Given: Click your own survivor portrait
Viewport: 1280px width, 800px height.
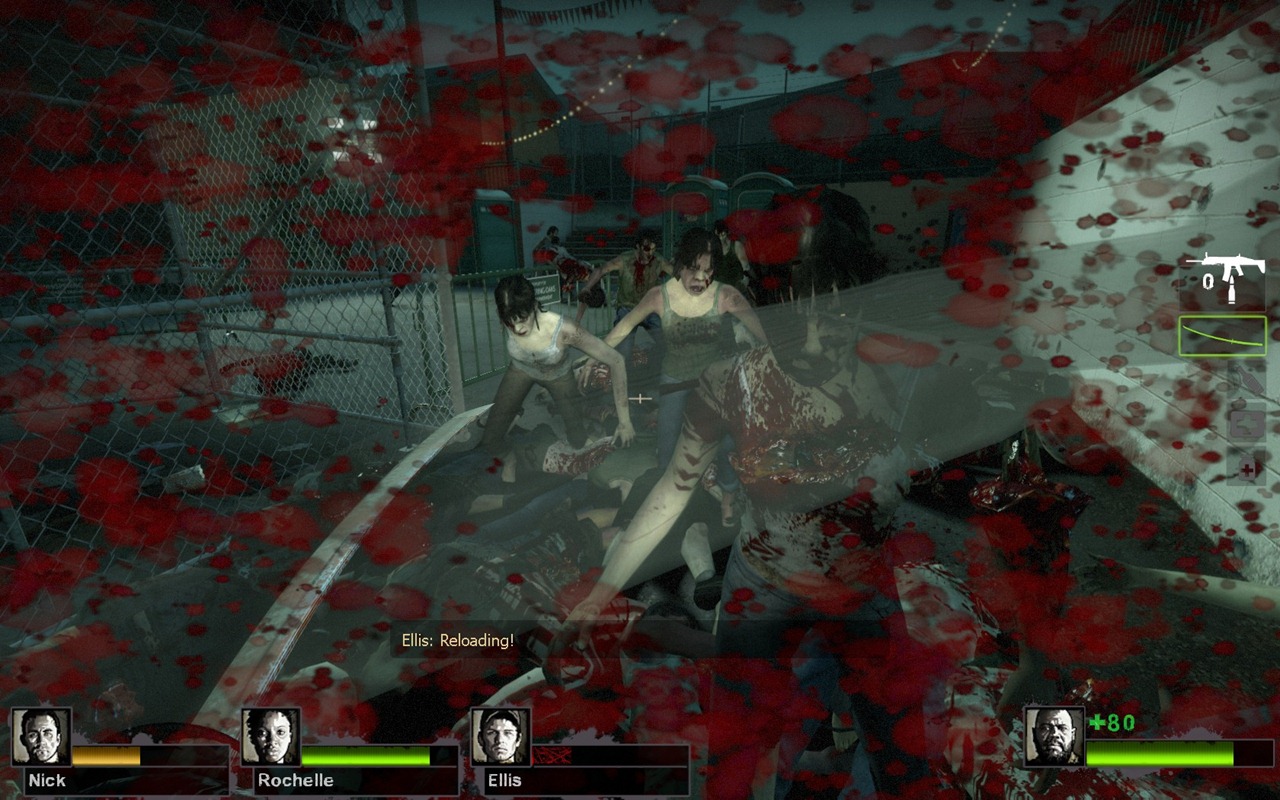Looking at the screenshot, I should point(1054,737).
